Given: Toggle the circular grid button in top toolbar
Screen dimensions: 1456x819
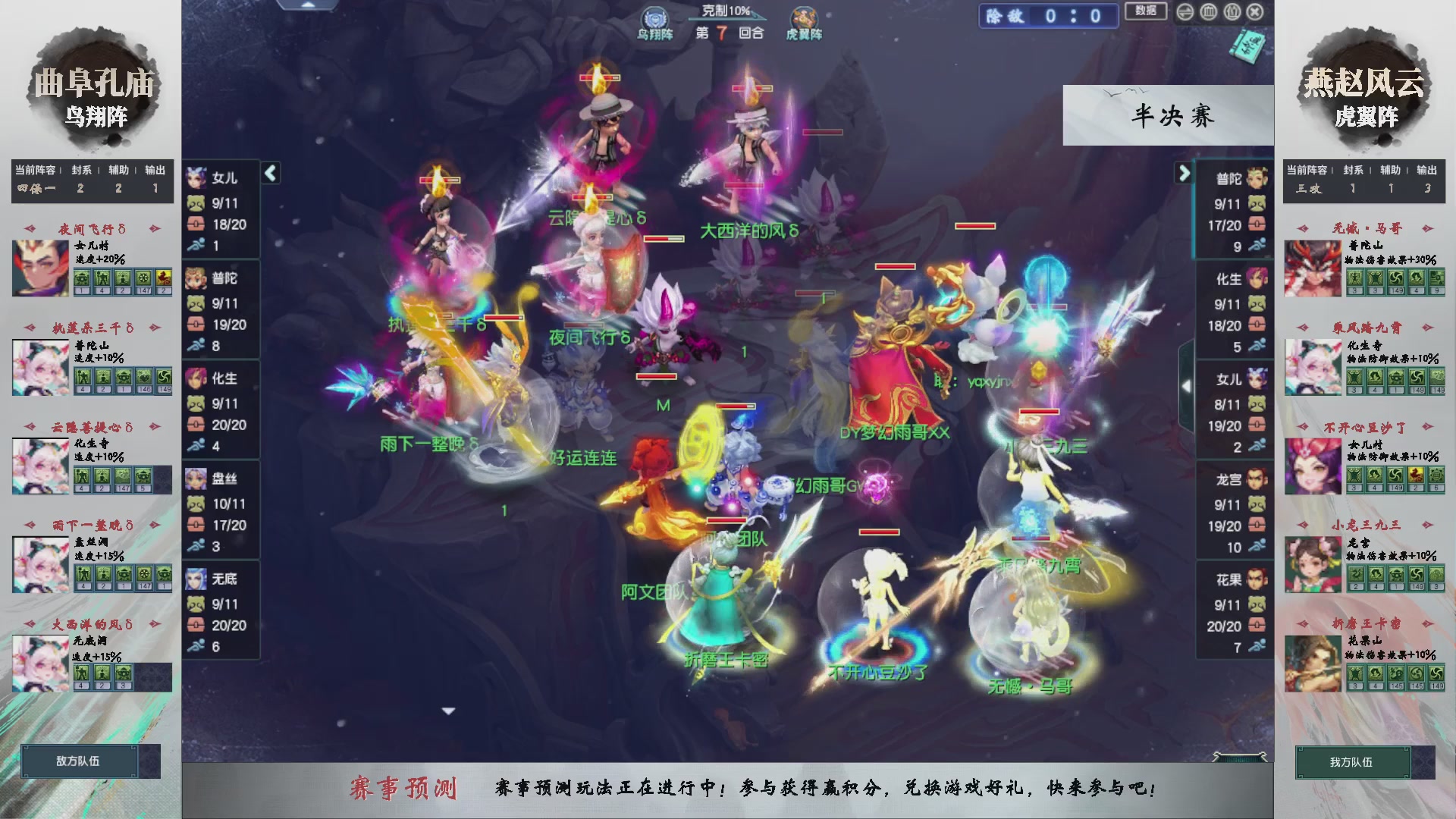Looking at the screenshot, I should [1207, 12].
